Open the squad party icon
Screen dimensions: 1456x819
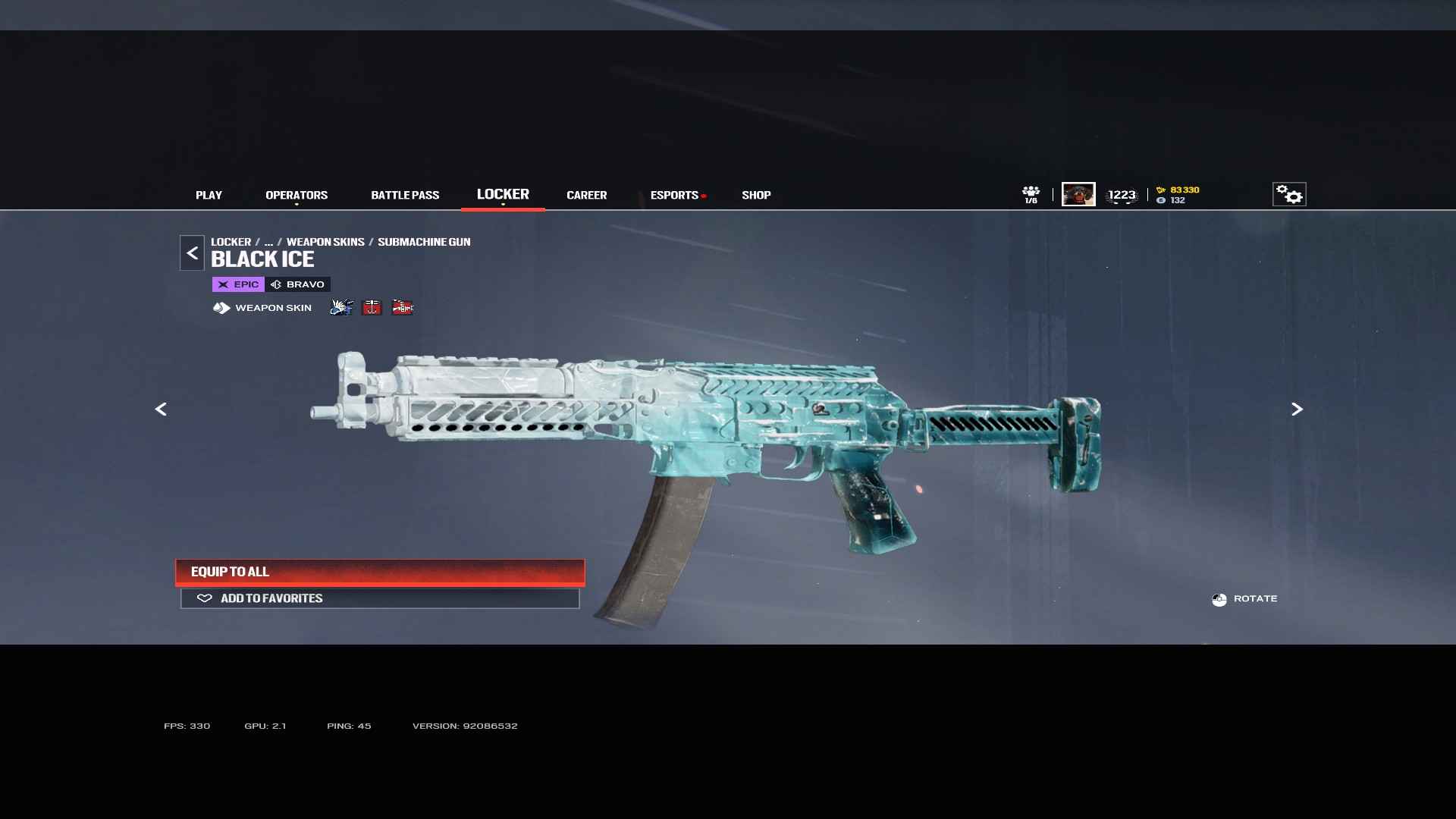pyautogui.click(x=1031, y=194)
